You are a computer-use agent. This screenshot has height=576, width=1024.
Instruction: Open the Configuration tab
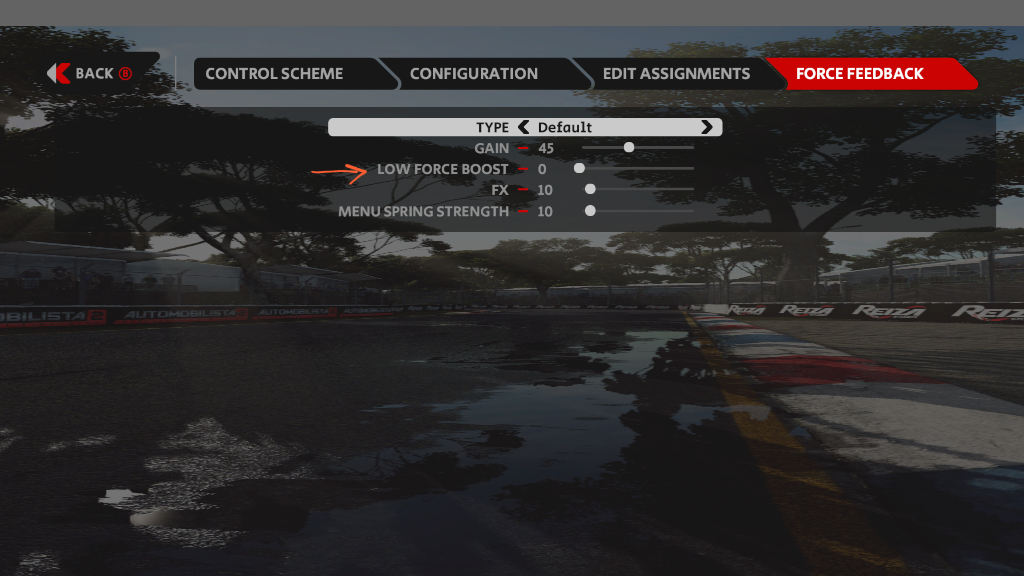pyautogui.click(x=473, y=73)
